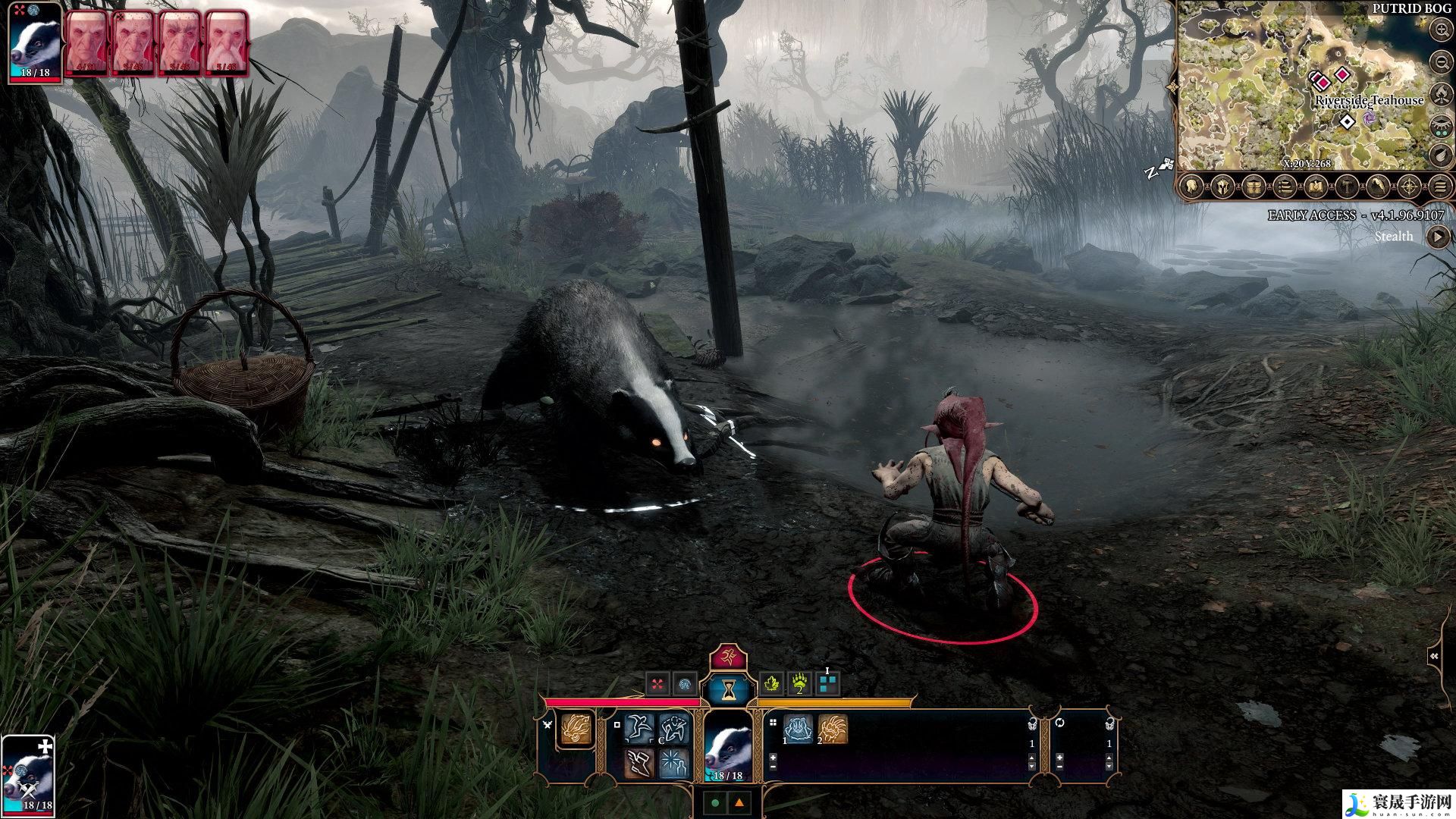Image resolution: width=1456 pixels, height=819 pixels.
Task: Open the spellbook icon under the minimap
Action: coord(1316,186)
